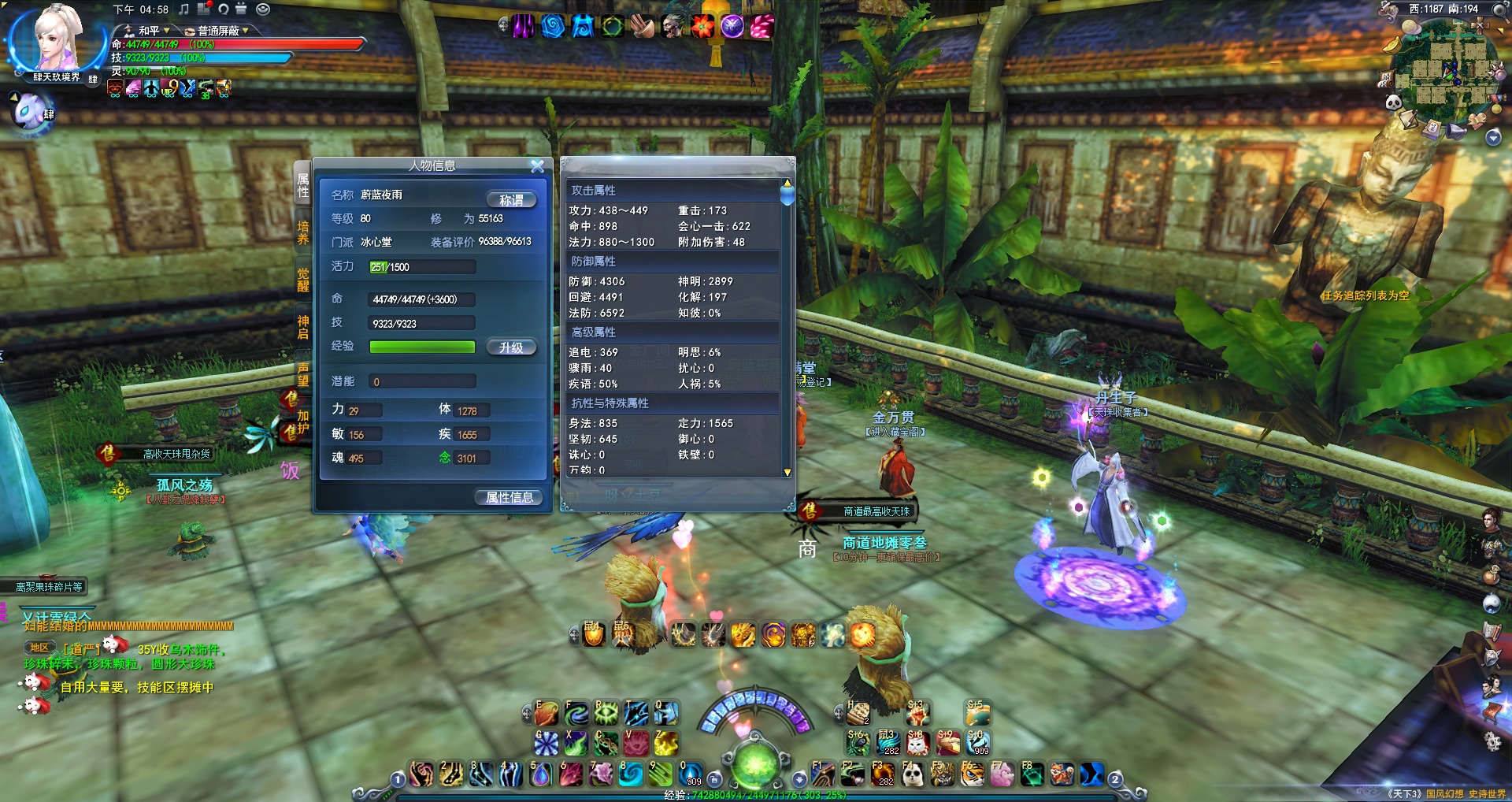Image resolution: width=1512 pixels, height=802 pixels.
Task: Click the 升级 level-up button
Action: 511,347
